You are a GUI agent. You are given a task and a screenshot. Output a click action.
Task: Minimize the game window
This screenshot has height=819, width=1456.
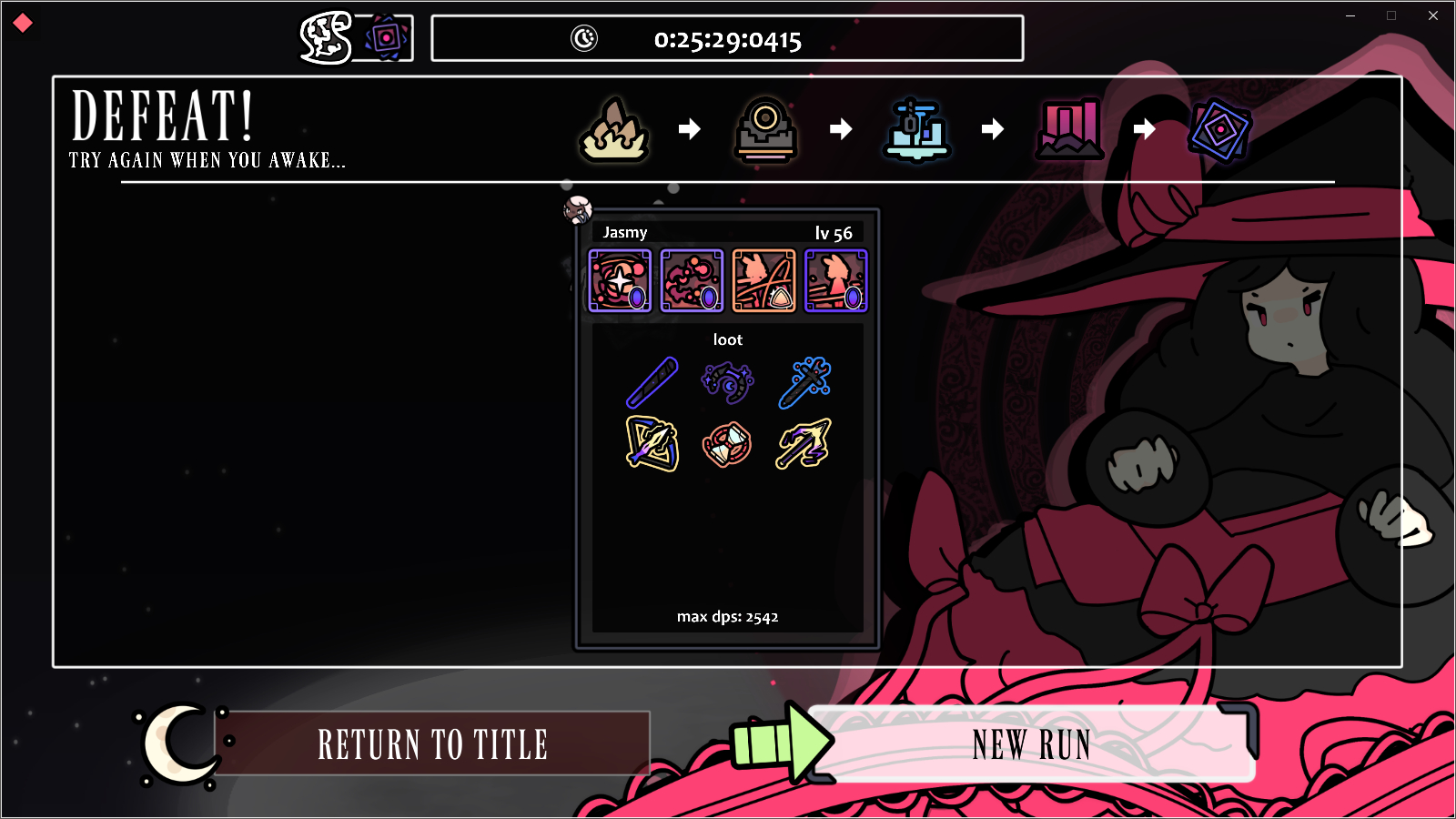point(1350,15)
